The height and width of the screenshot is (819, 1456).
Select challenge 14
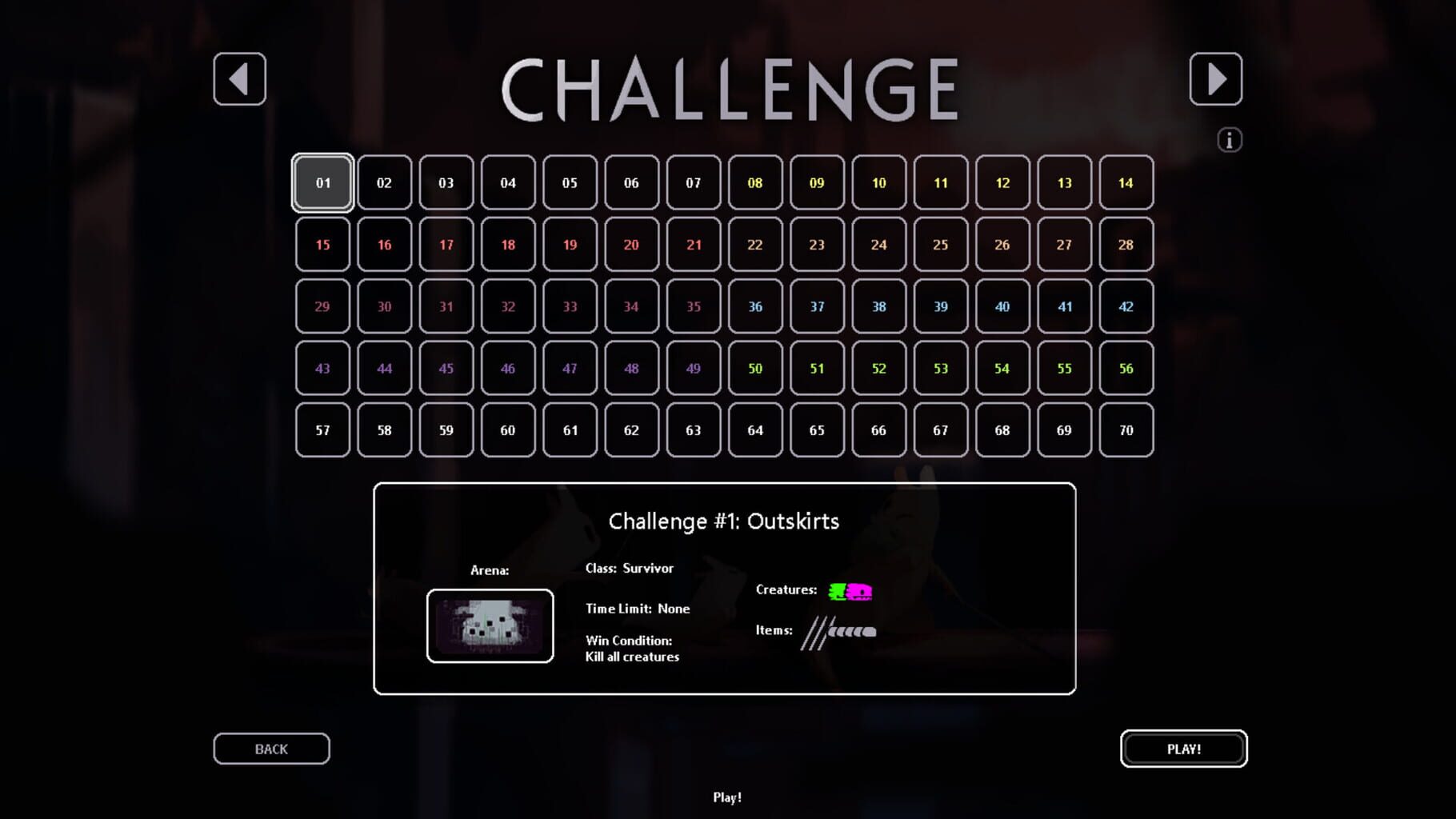[x=1126, y=182]
